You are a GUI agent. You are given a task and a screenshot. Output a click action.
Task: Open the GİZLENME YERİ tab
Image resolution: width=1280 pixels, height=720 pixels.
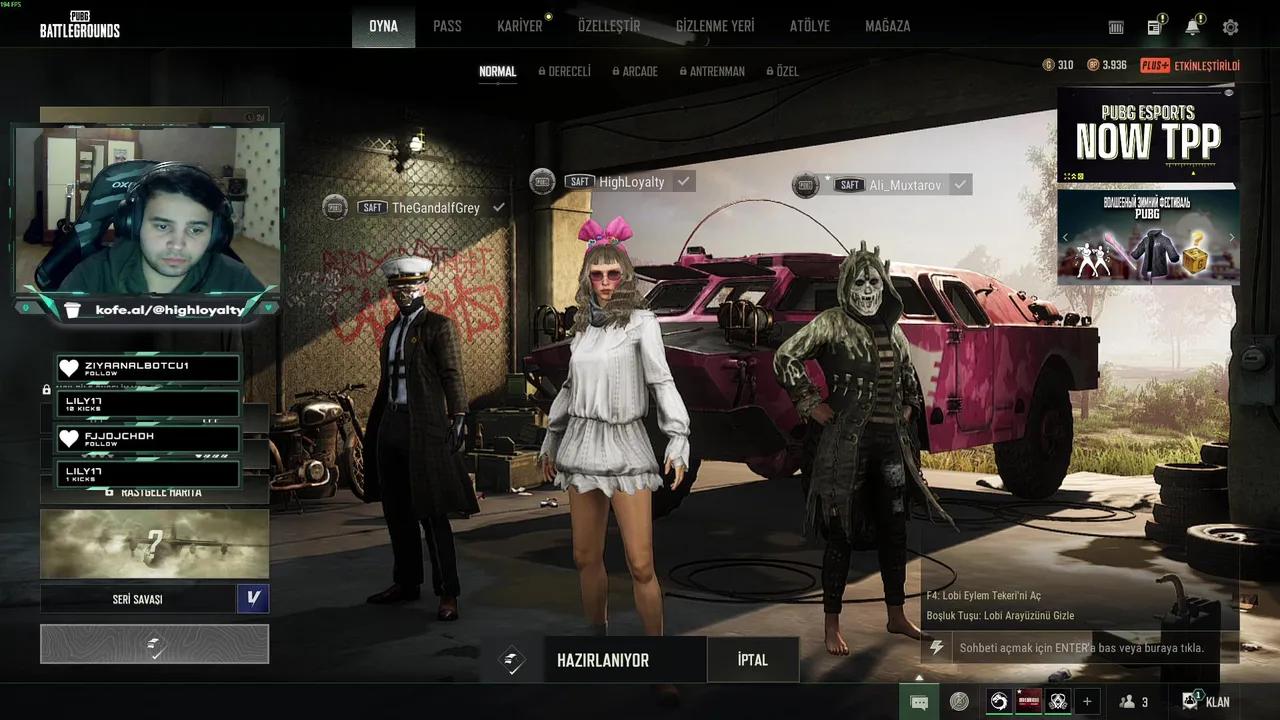coord(715,26)
